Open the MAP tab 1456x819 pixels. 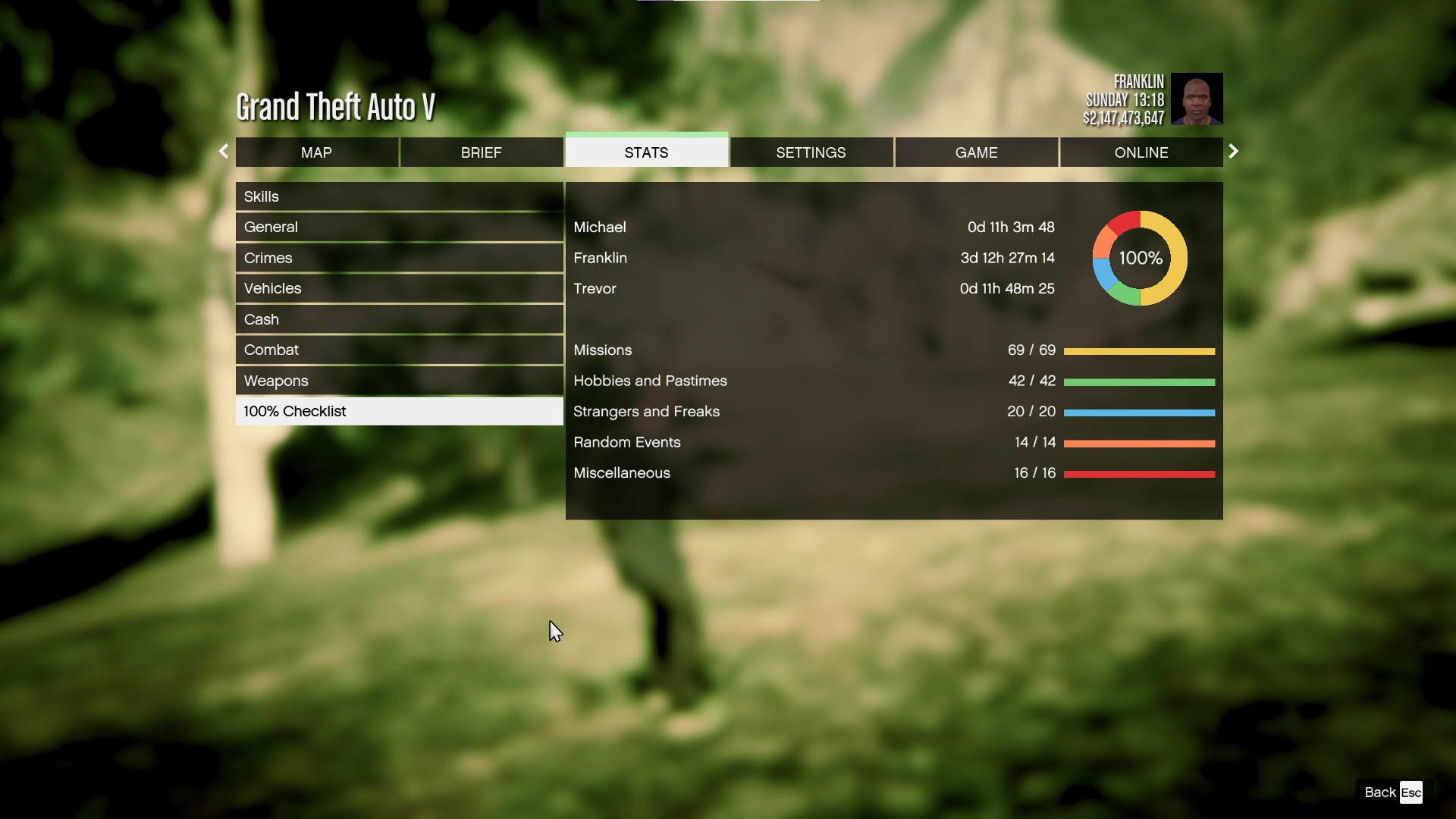(x=317, y=152)
